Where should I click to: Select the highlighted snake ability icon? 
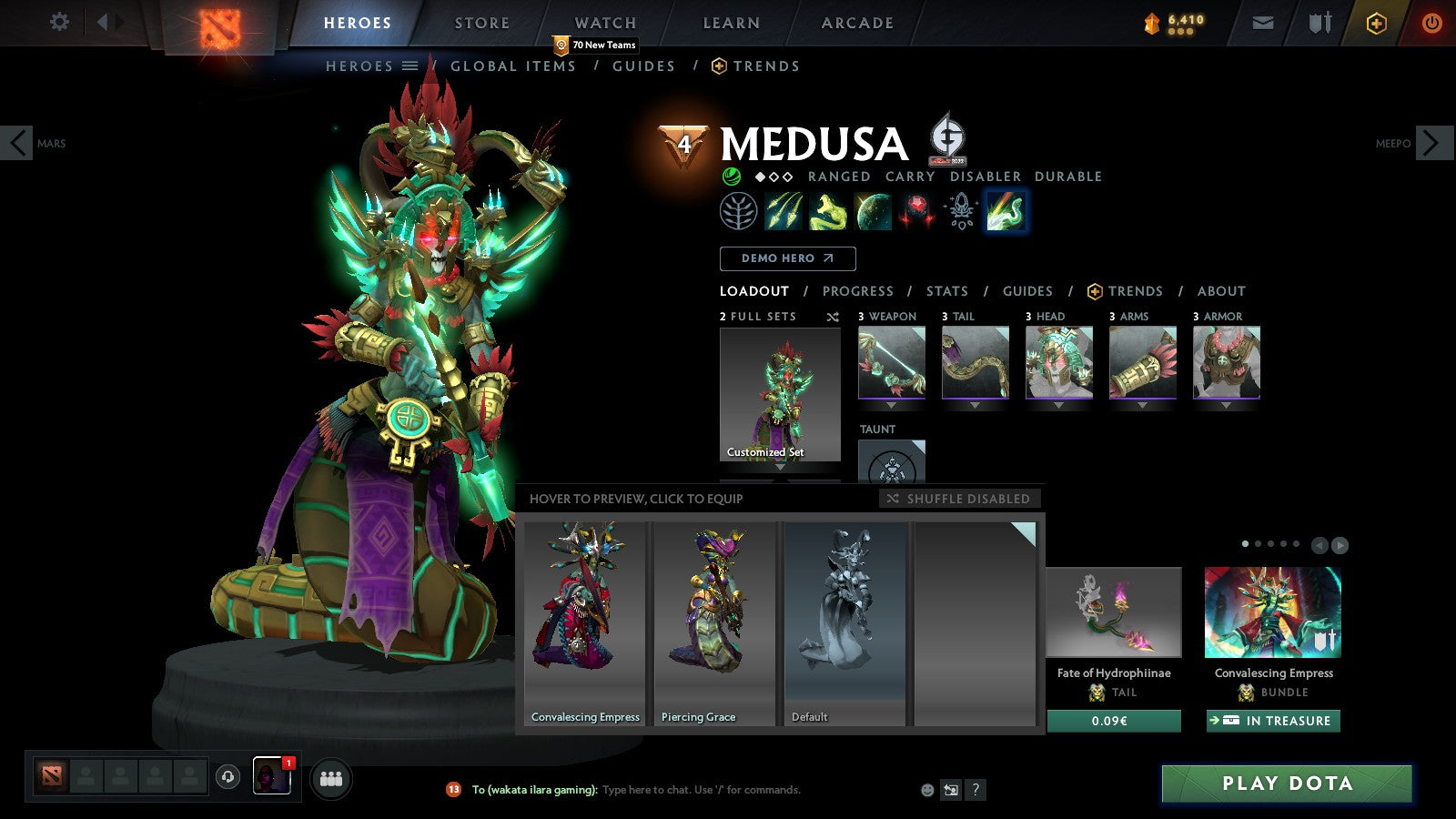[x=1005, y=210]
